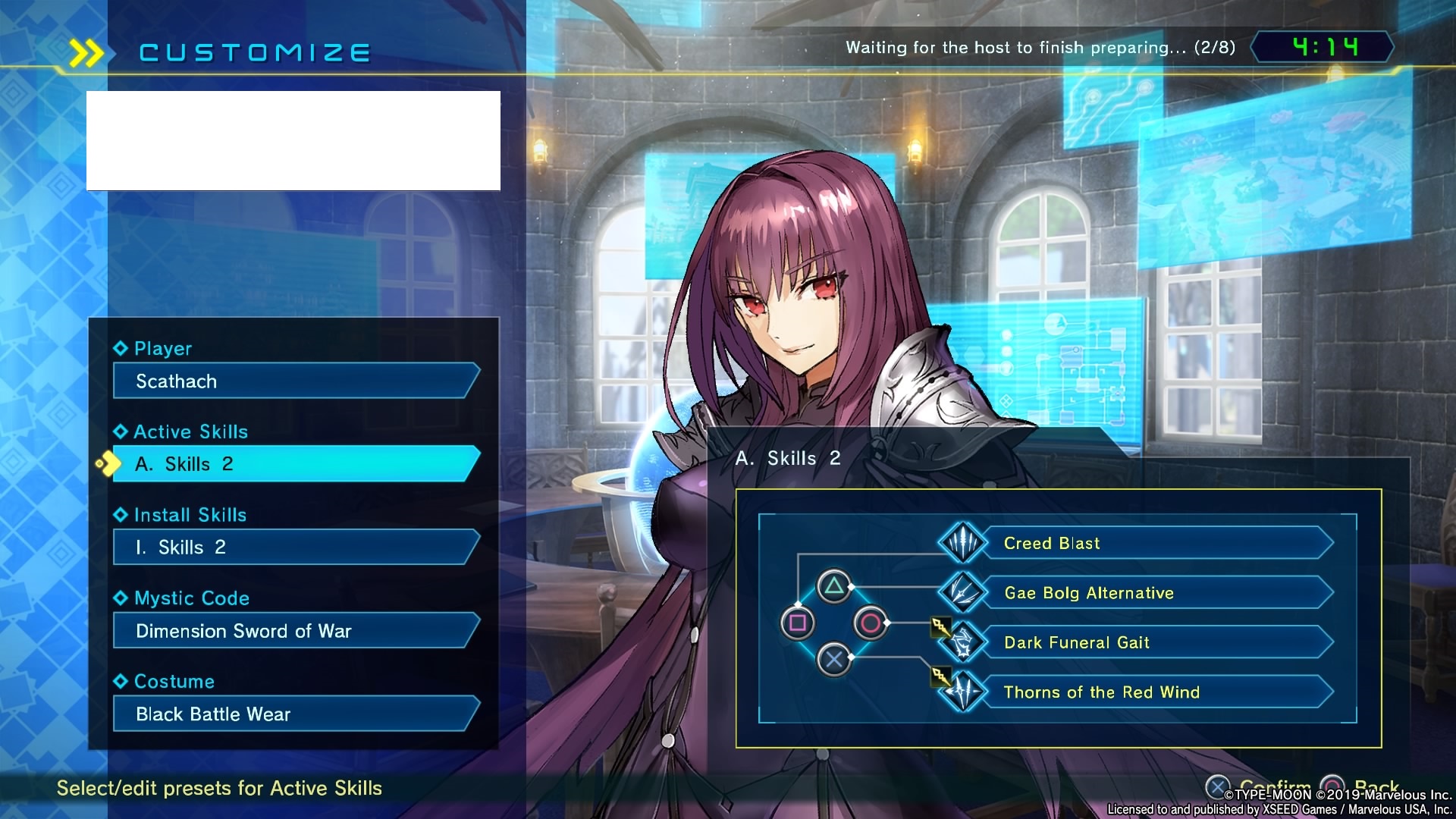1456x819 pixels.
Task: Pick the Creed Blast skill row
Action: click(x=1157, y=543)
